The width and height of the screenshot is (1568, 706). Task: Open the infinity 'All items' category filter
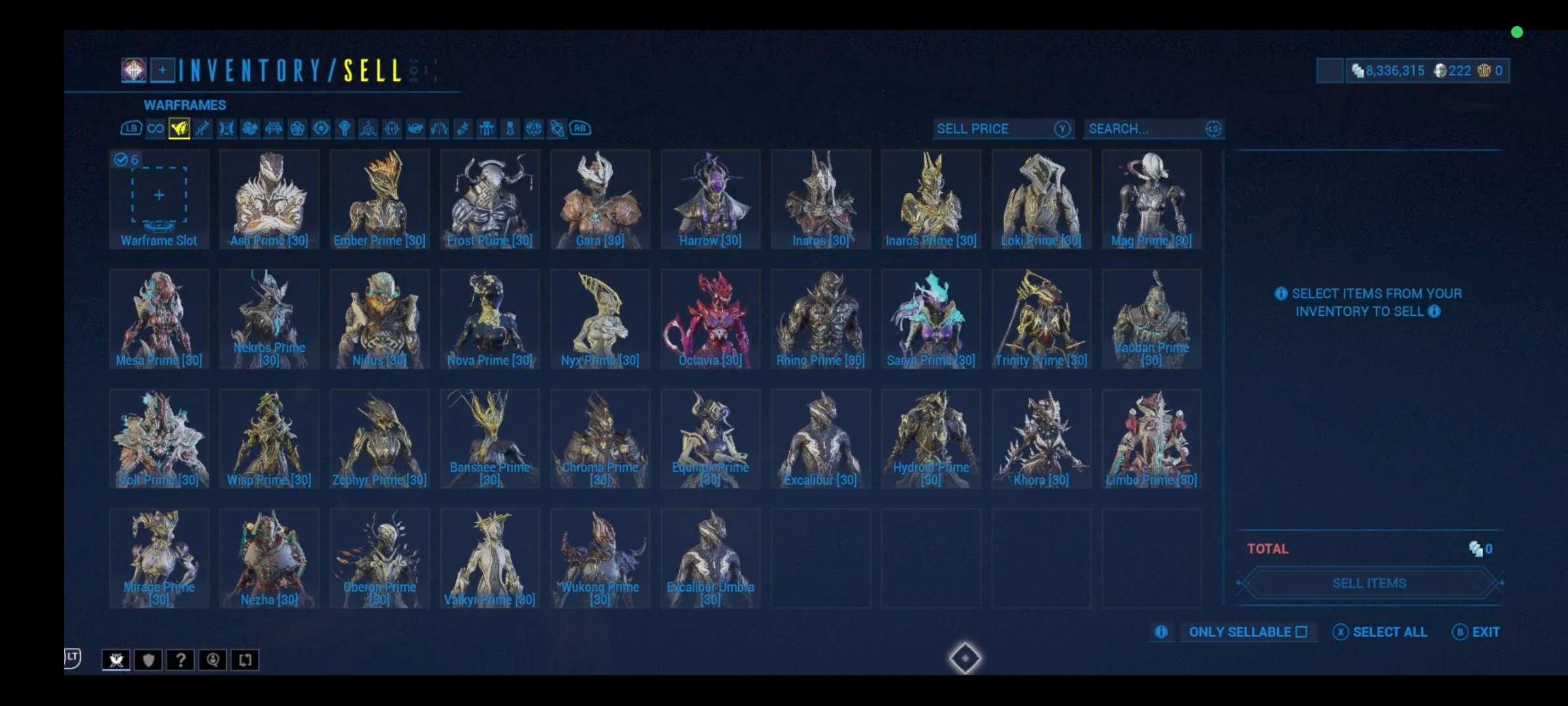click(x=155, y=129)
